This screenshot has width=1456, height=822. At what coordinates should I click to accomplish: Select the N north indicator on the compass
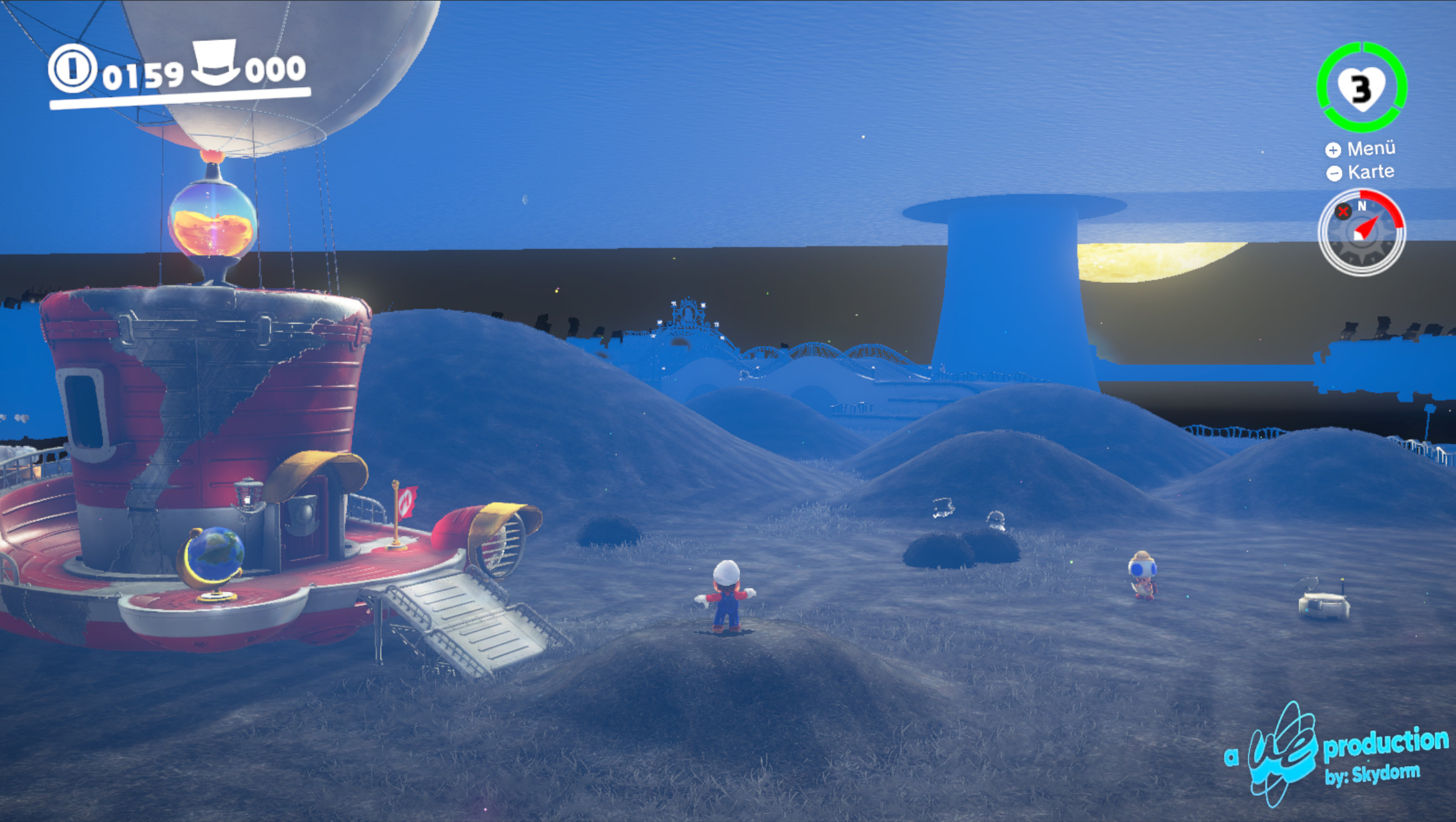(1363, 206)
